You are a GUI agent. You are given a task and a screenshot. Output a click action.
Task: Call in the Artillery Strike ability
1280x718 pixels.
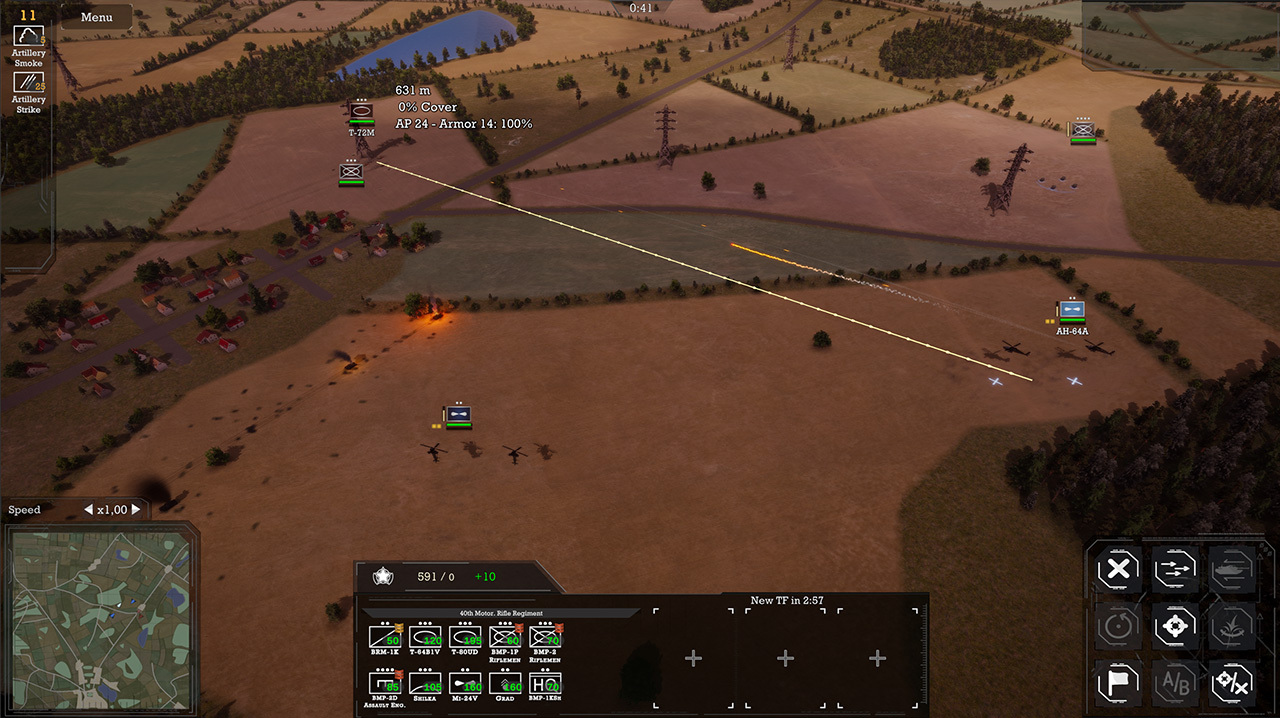coord(28,83)
